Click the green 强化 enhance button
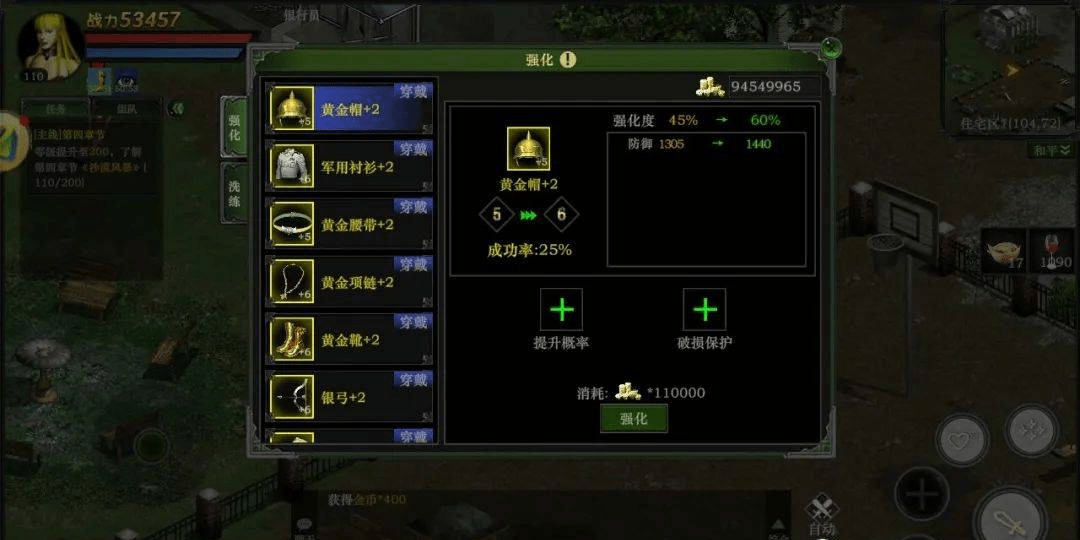Screen dimensions: 1080x540 click(x=633, y=419)
